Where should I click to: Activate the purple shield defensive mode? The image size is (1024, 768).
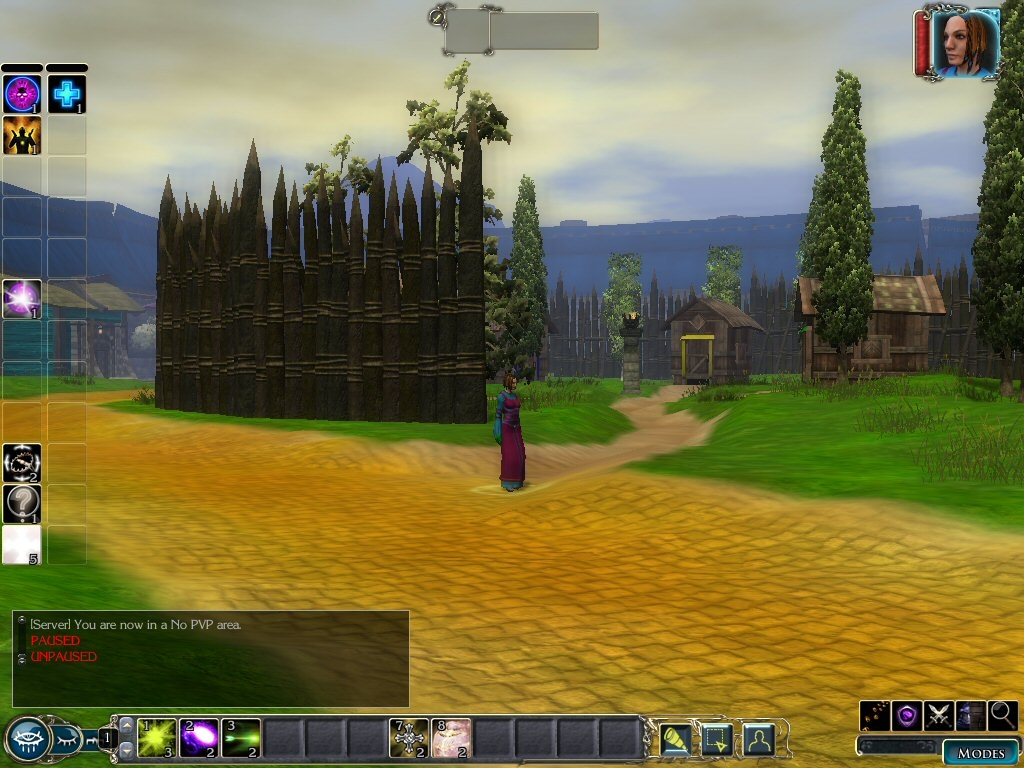[907, 715]
